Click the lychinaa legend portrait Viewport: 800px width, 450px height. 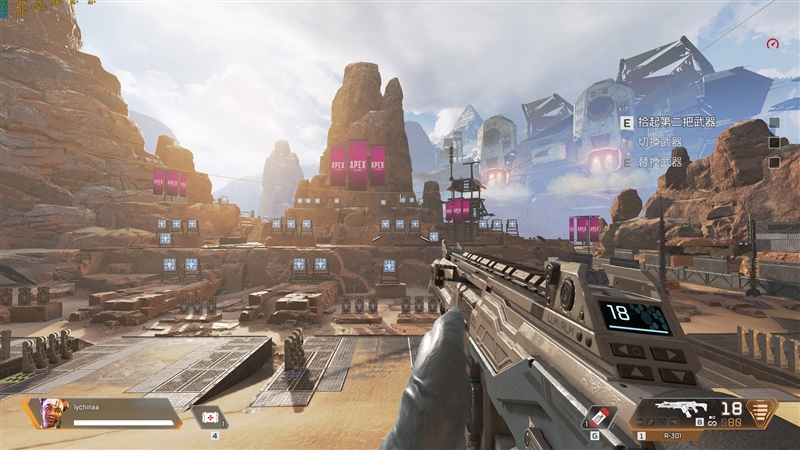coord(54,411)
